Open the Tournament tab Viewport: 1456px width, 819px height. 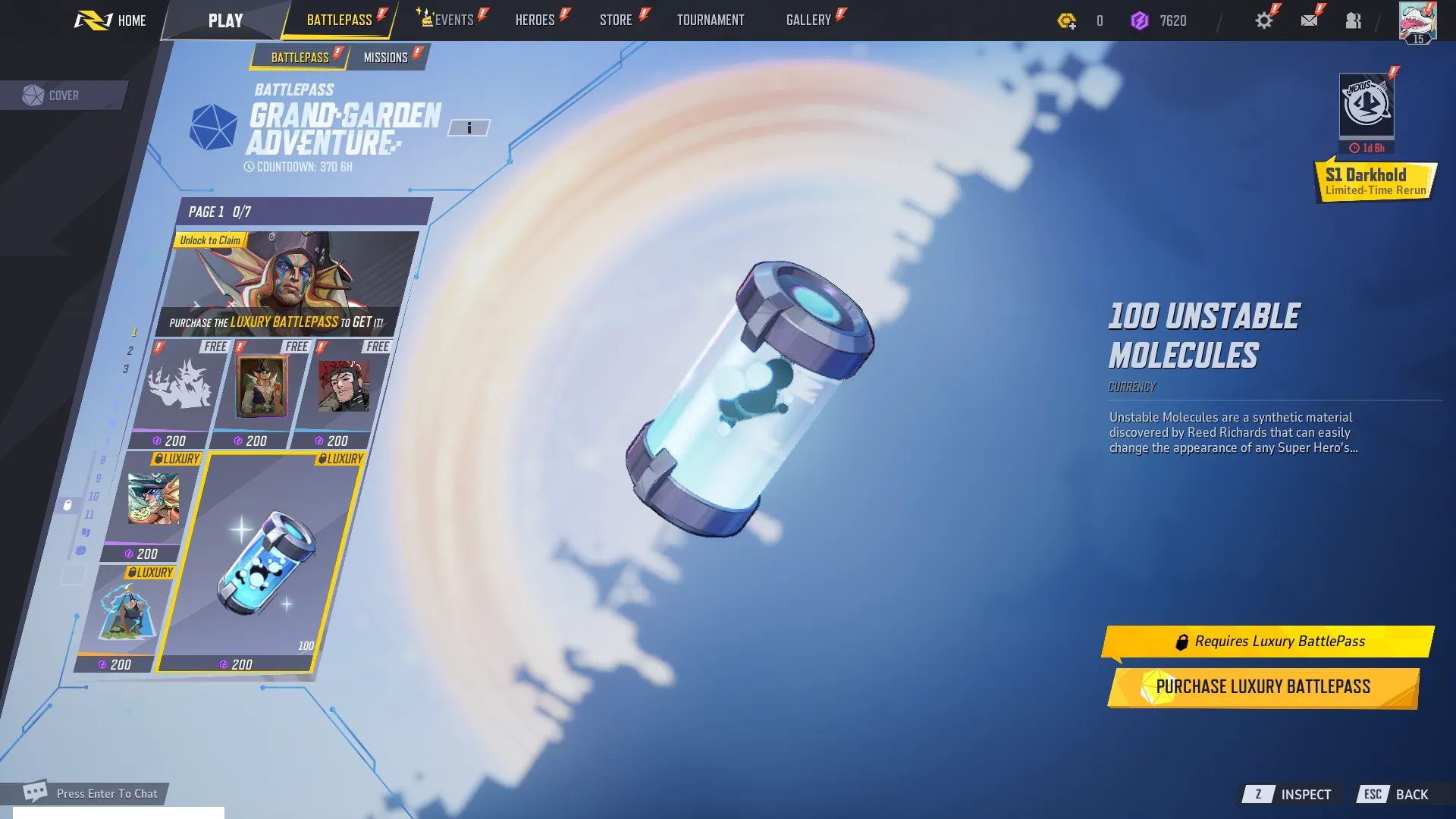[x=711, y=20]
